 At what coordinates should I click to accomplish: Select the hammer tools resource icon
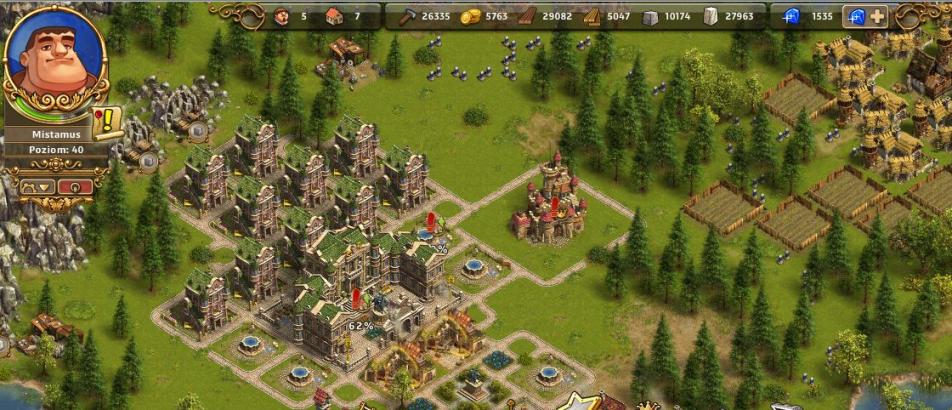tap(407, 16)
